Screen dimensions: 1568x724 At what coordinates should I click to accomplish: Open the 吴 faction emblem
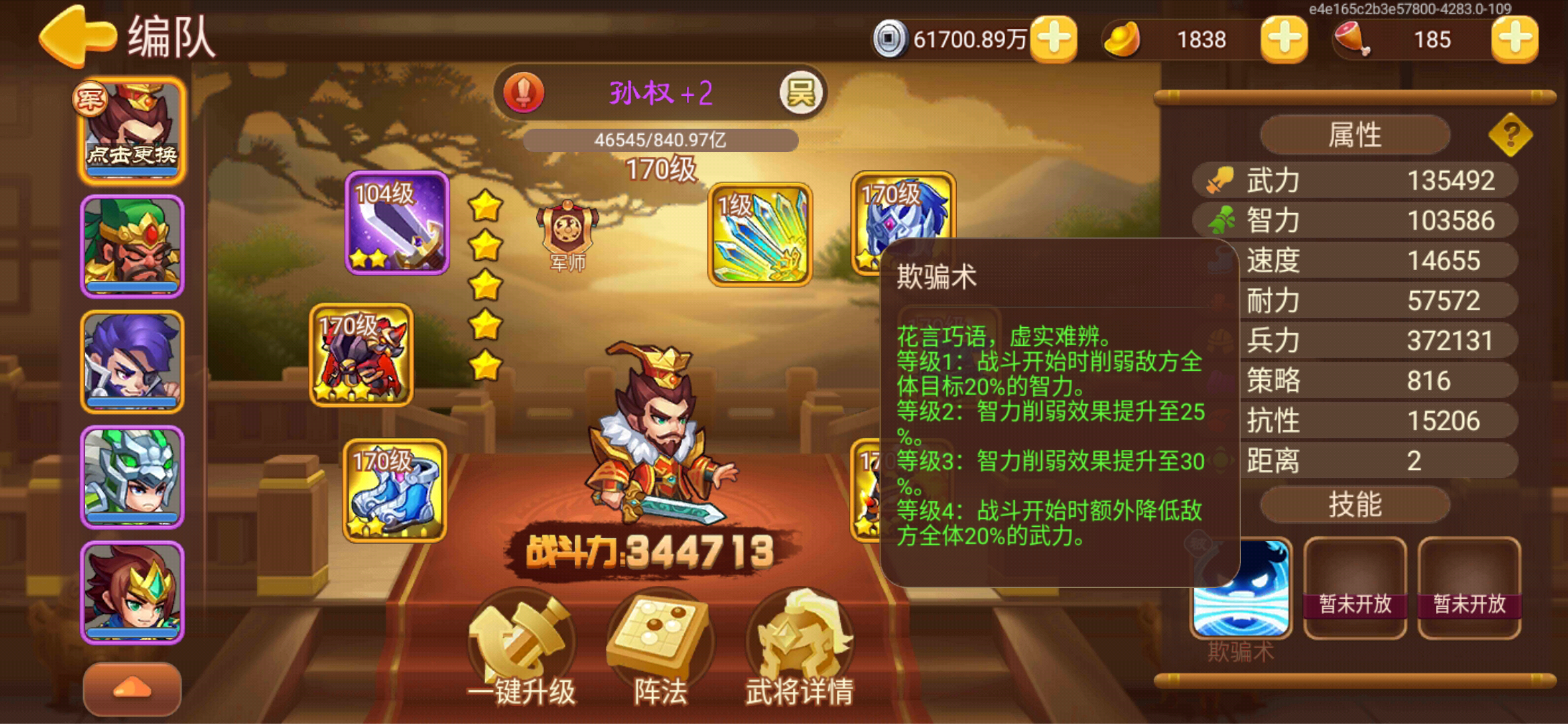pyautogui.click(x=802, y=91)
